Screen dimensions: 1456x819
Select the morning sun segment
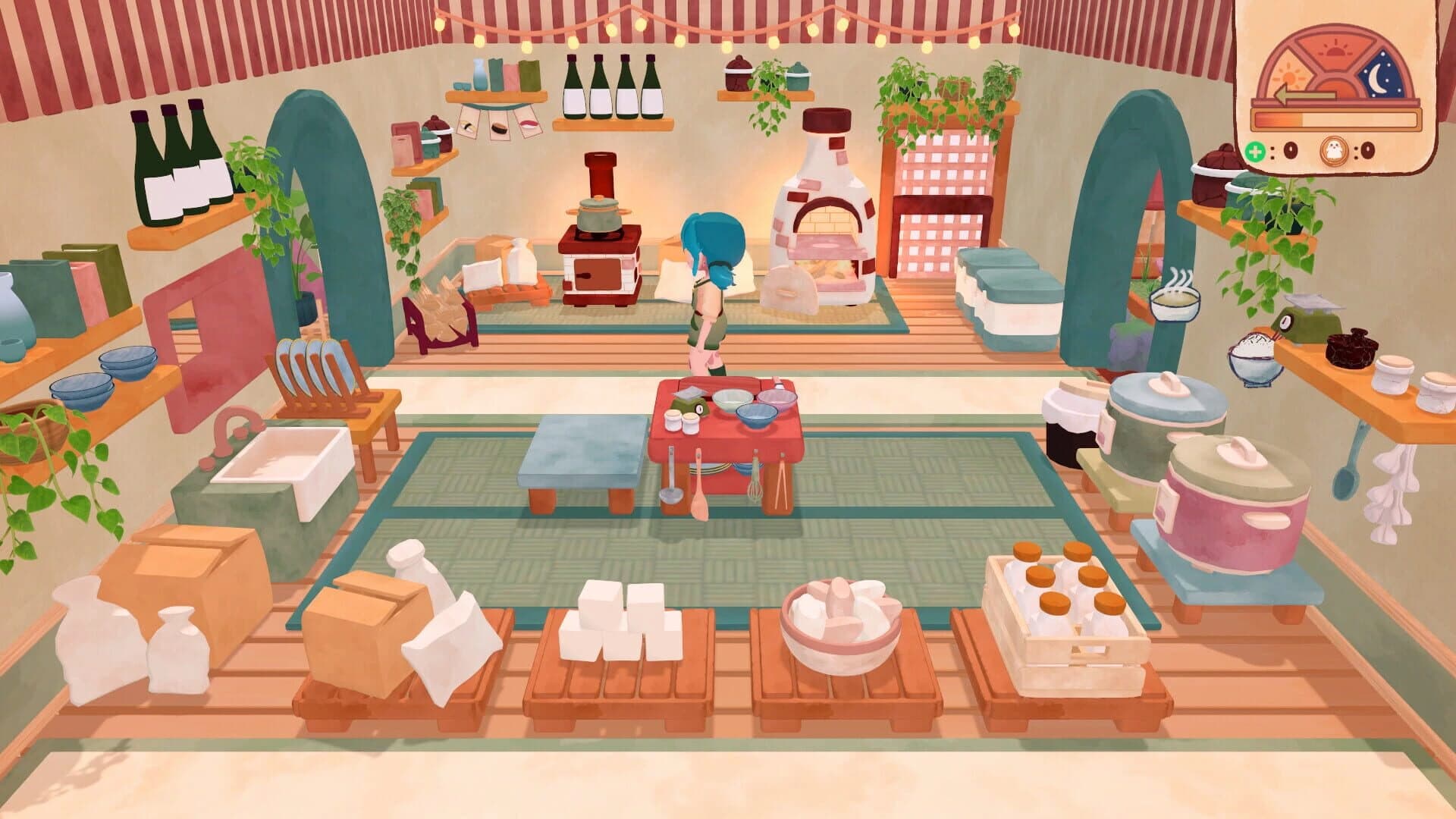pyautogui.click(x=1289, y=76)
